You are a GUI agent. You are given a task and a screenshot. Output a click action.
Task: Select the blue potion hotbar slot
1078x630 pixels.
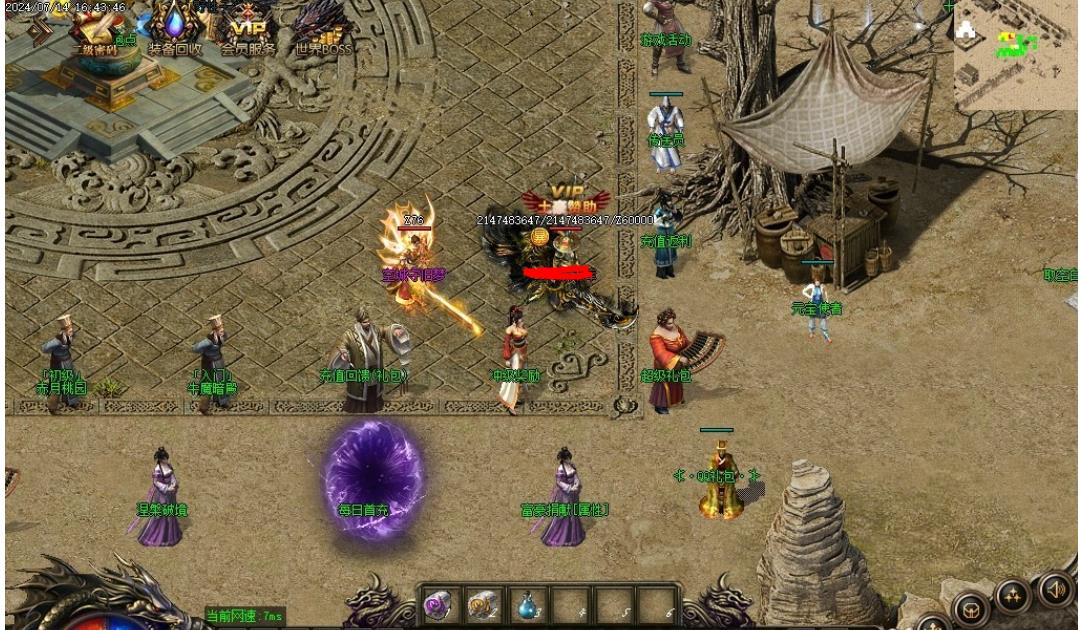(x=526, y=605)
